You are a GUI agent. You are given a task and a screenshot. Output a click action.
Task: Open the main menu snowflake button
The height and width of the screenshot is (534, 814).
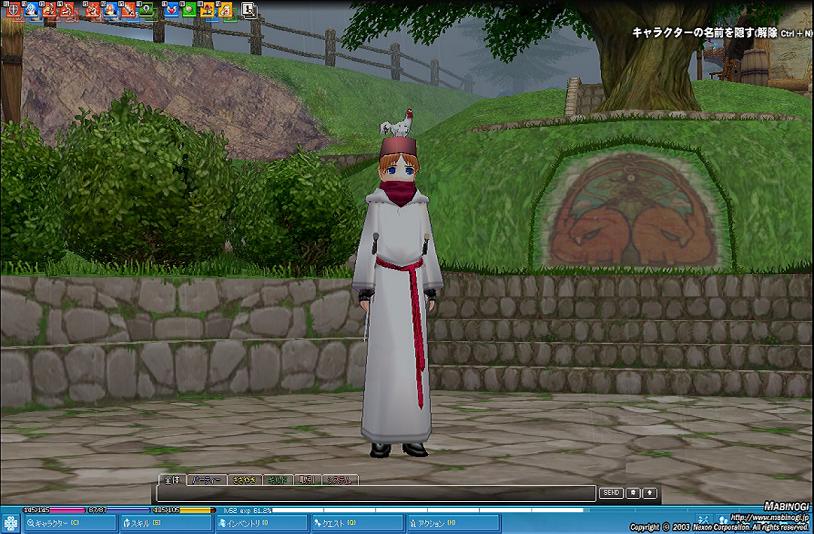click(x=11, y=523)
